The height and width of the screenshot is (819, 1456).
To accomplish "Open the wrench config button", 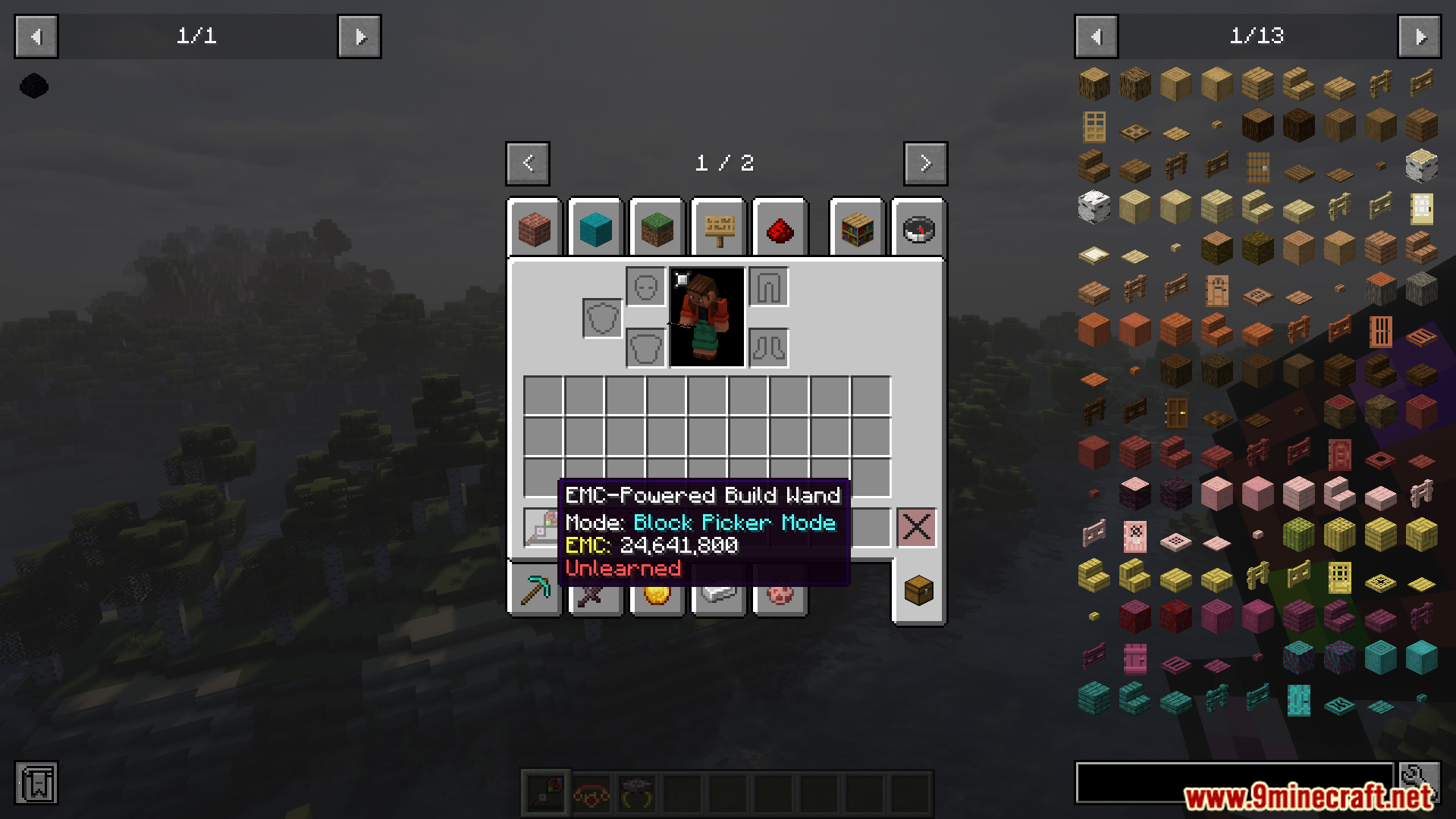I will [x=1420, y=783].
